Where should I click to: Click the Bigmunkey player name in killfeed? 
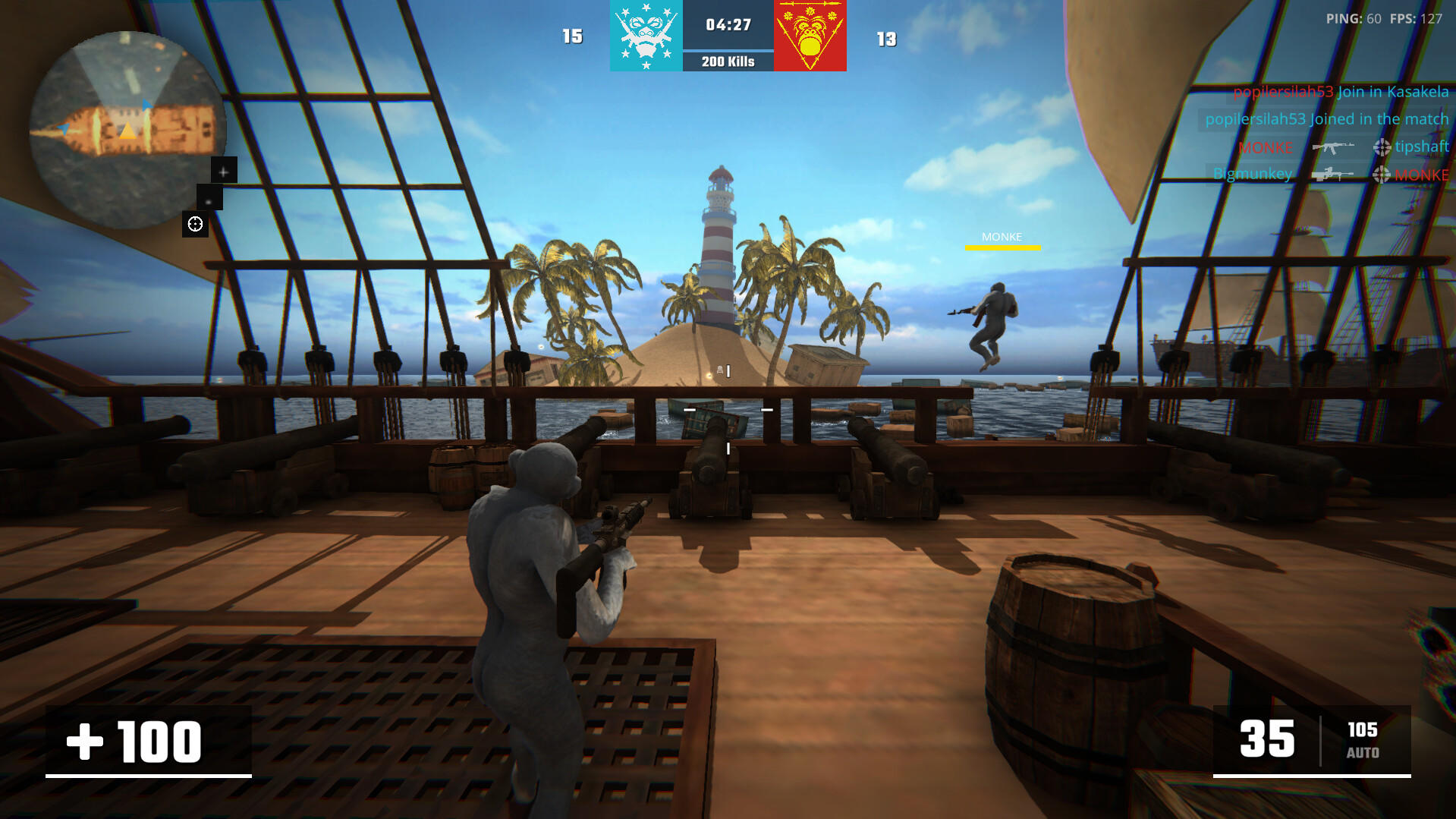(x=1252, y=174)
